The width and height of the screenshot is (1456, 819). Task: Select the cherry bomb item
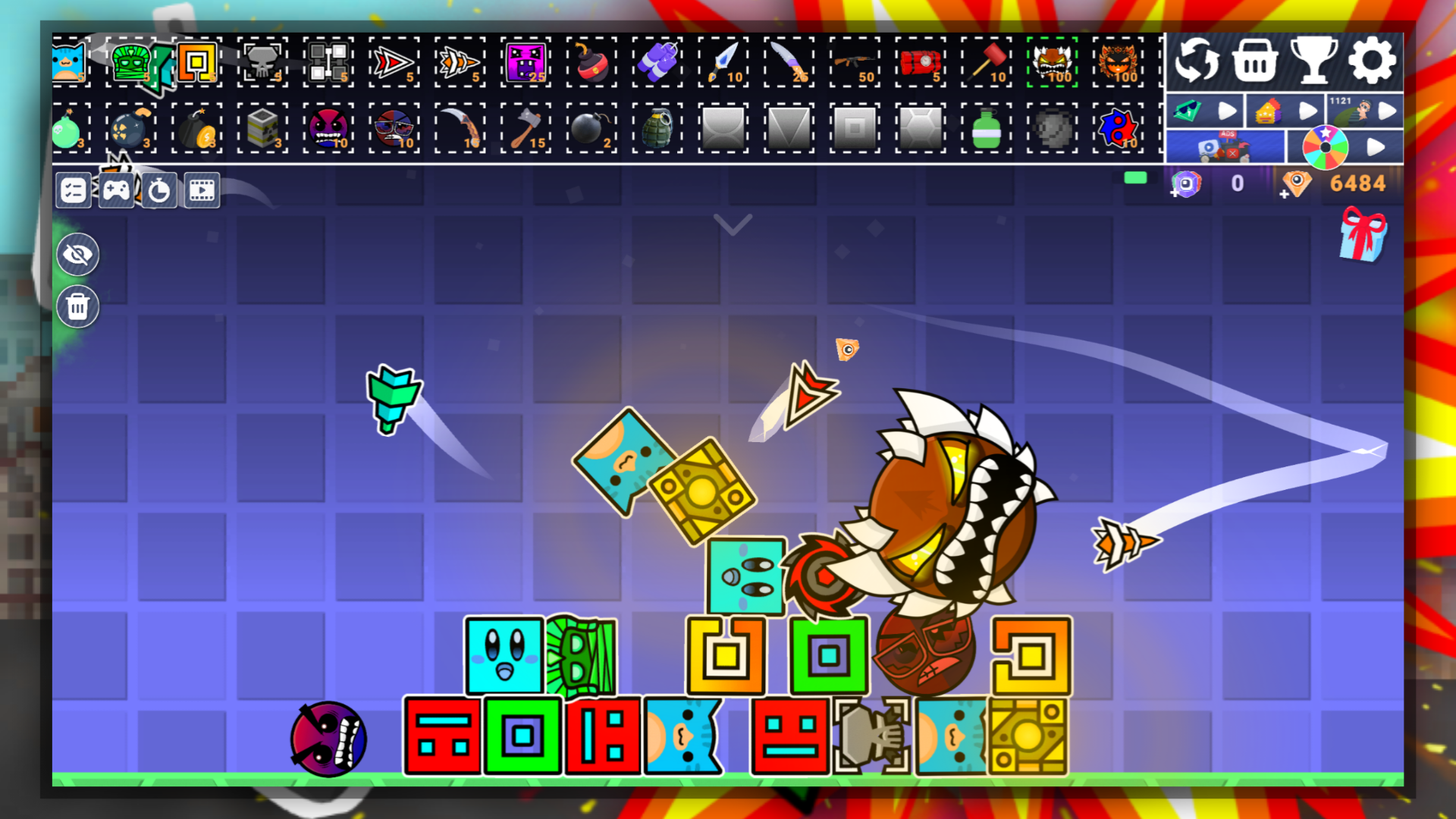coord(591,63)
